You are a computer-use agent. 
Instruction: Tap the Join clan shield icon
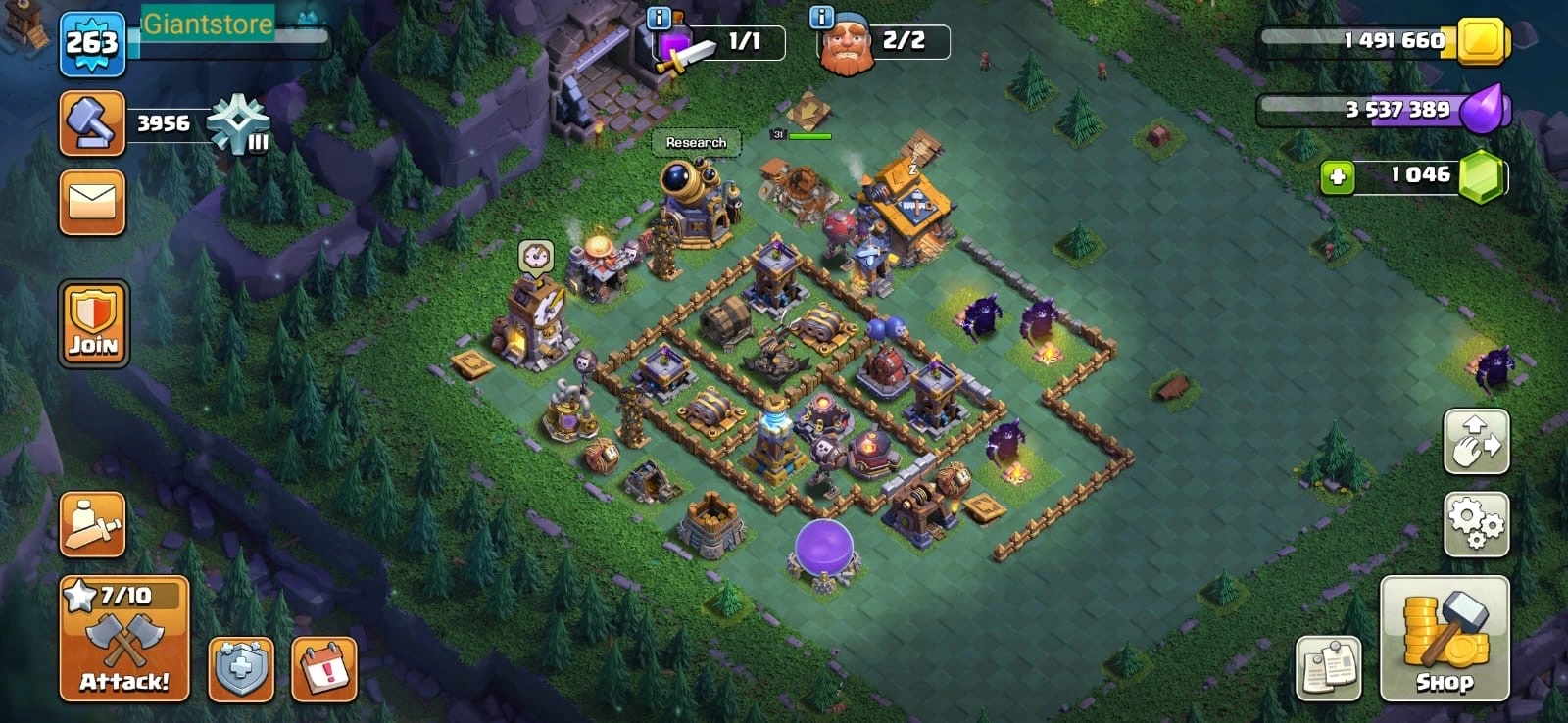tap(92, 322)
